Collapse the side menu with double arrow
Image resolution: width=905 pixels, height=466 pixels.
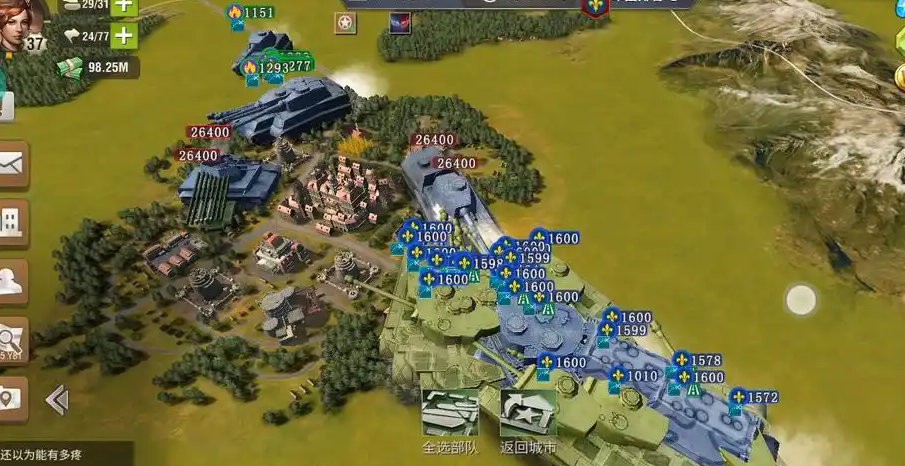click(x=57, y=400)
